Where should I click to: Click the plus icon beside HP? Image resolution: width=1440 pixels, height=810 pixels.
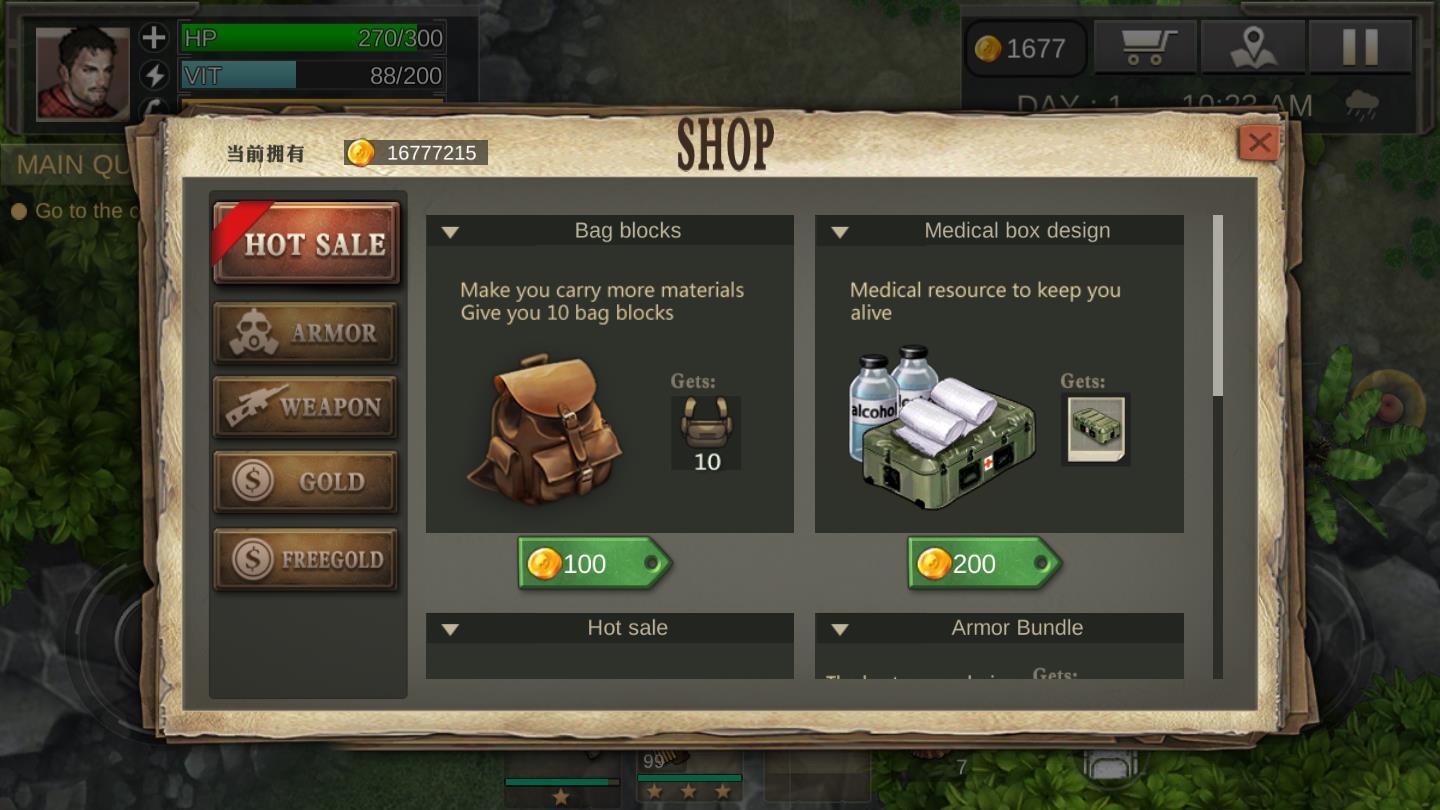click(x=154, y=38)
